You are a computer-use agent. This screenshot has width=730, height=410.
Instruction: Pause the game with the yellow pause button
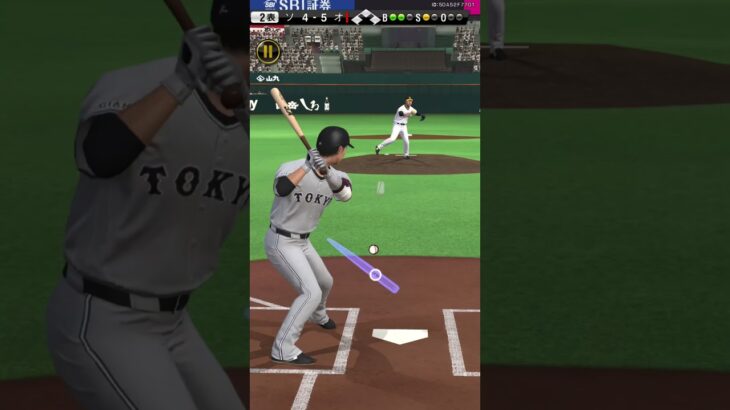(268, 51)
